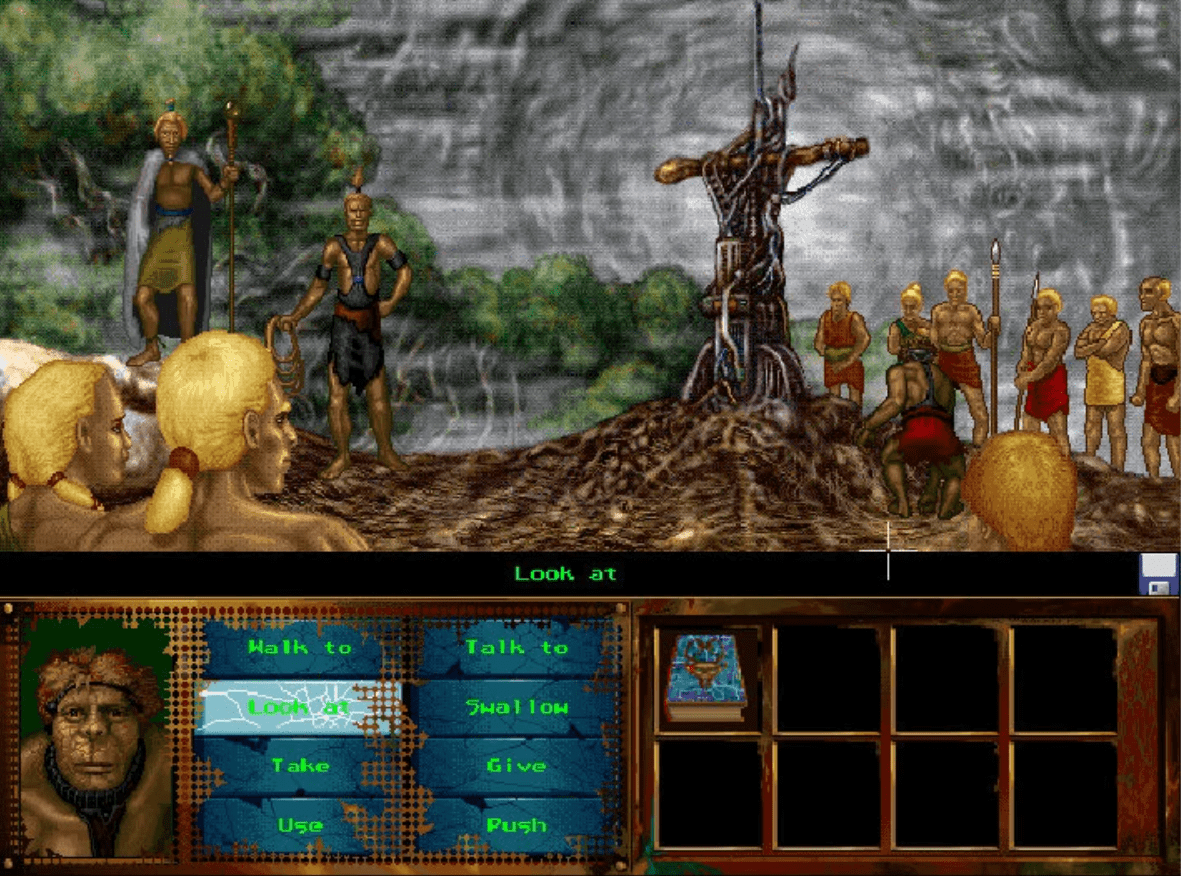This screenshot has width=1181, height=876.
Task: Choose the Swallow action
Action: tap(516, 707)
